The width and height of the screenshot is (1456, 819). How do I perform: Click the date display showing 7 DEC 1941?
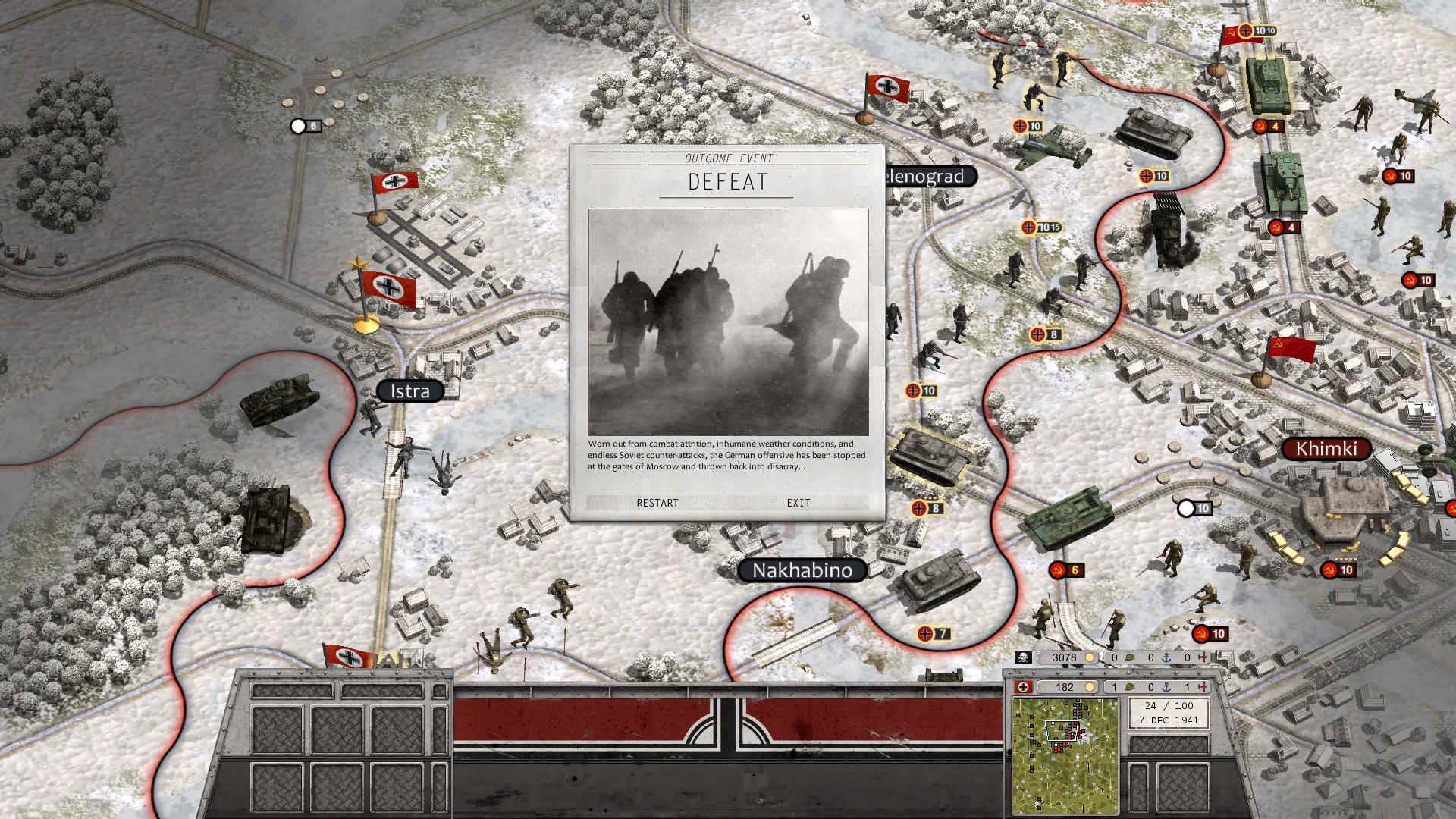(x=1170, y=720)
